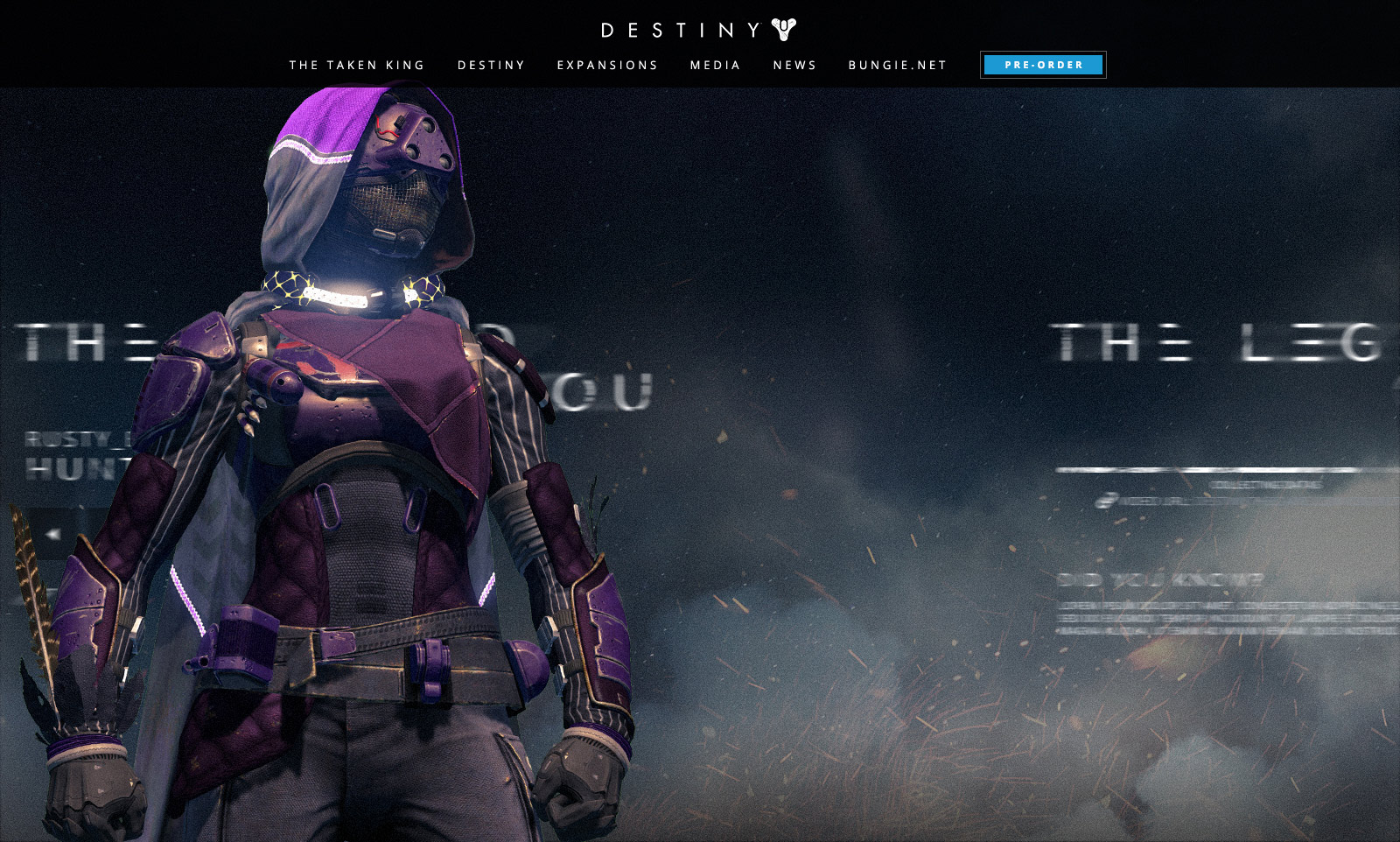This screenshot has height=842, width=1400.
Task: Click the blue Pre-Order button
Action: click(x=1043, y=65)
